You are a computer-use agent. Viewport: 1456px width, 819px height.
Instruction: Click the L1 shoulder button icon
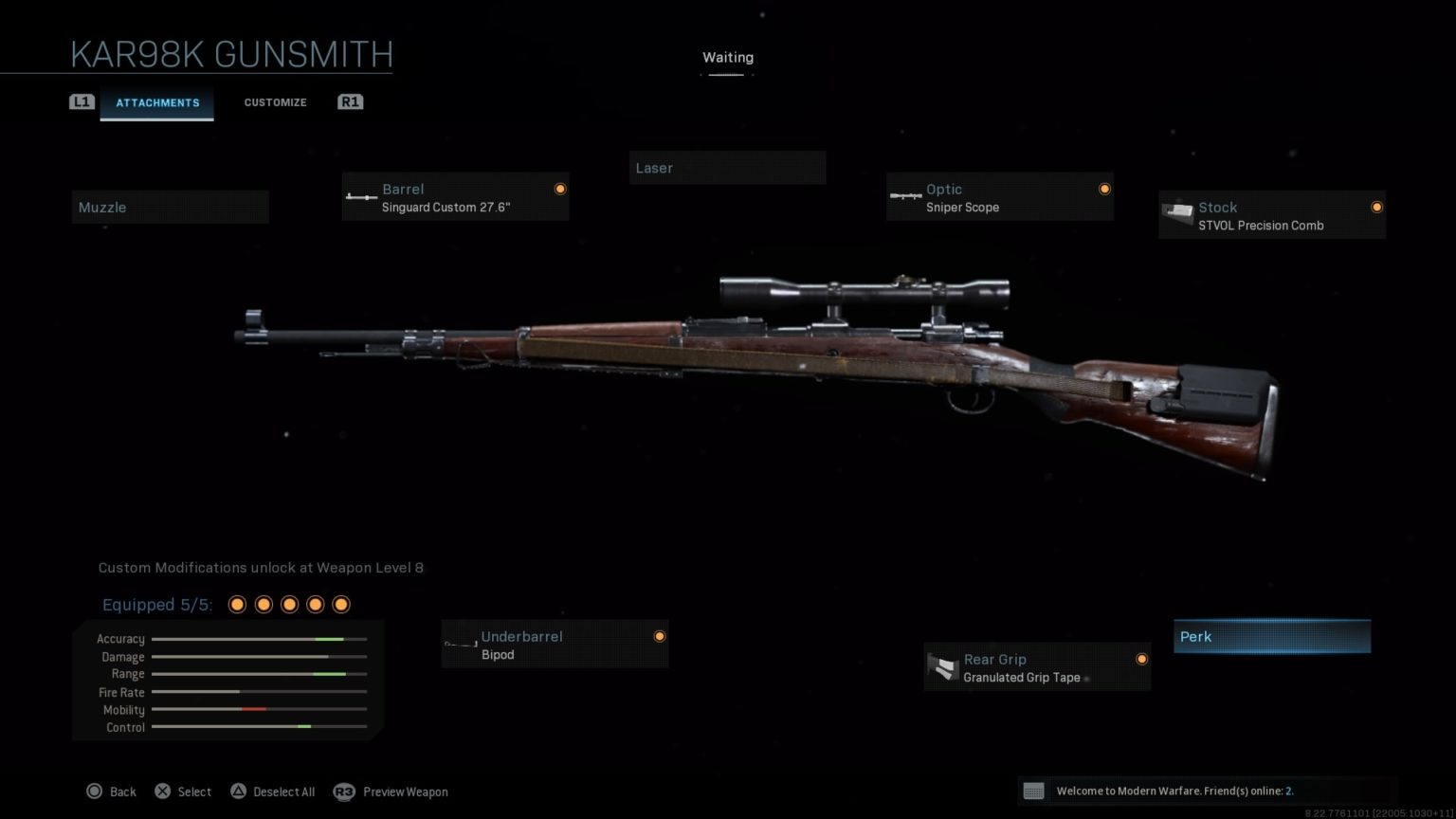[x=82, y=101]
